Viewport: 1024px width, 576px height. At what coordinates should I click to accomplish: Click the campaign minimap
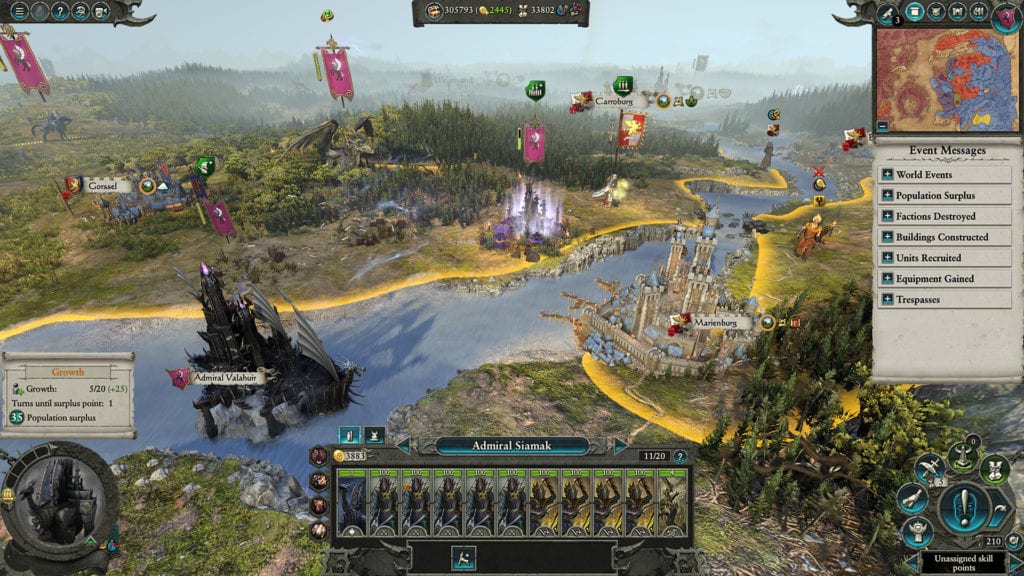947,80
